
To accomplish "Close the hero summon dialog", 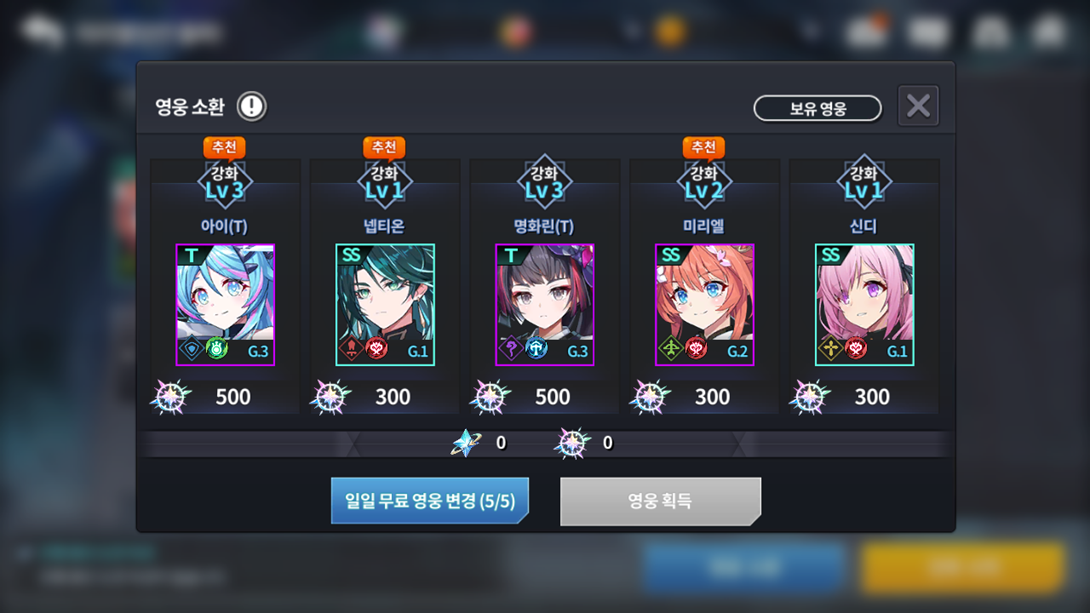I will (918, 106).
